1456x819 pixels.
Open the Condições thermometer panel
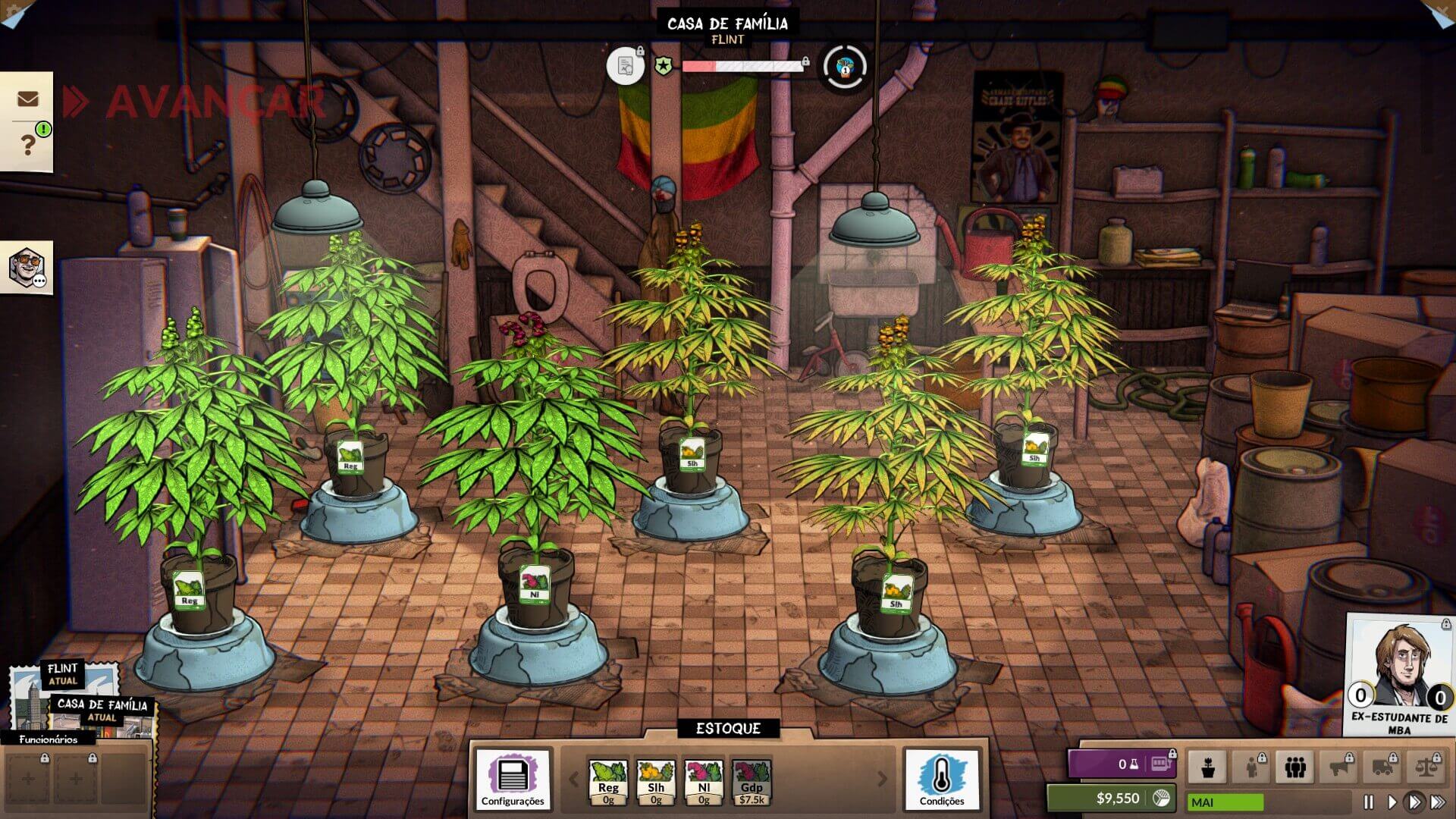click(x=942, y=779)
